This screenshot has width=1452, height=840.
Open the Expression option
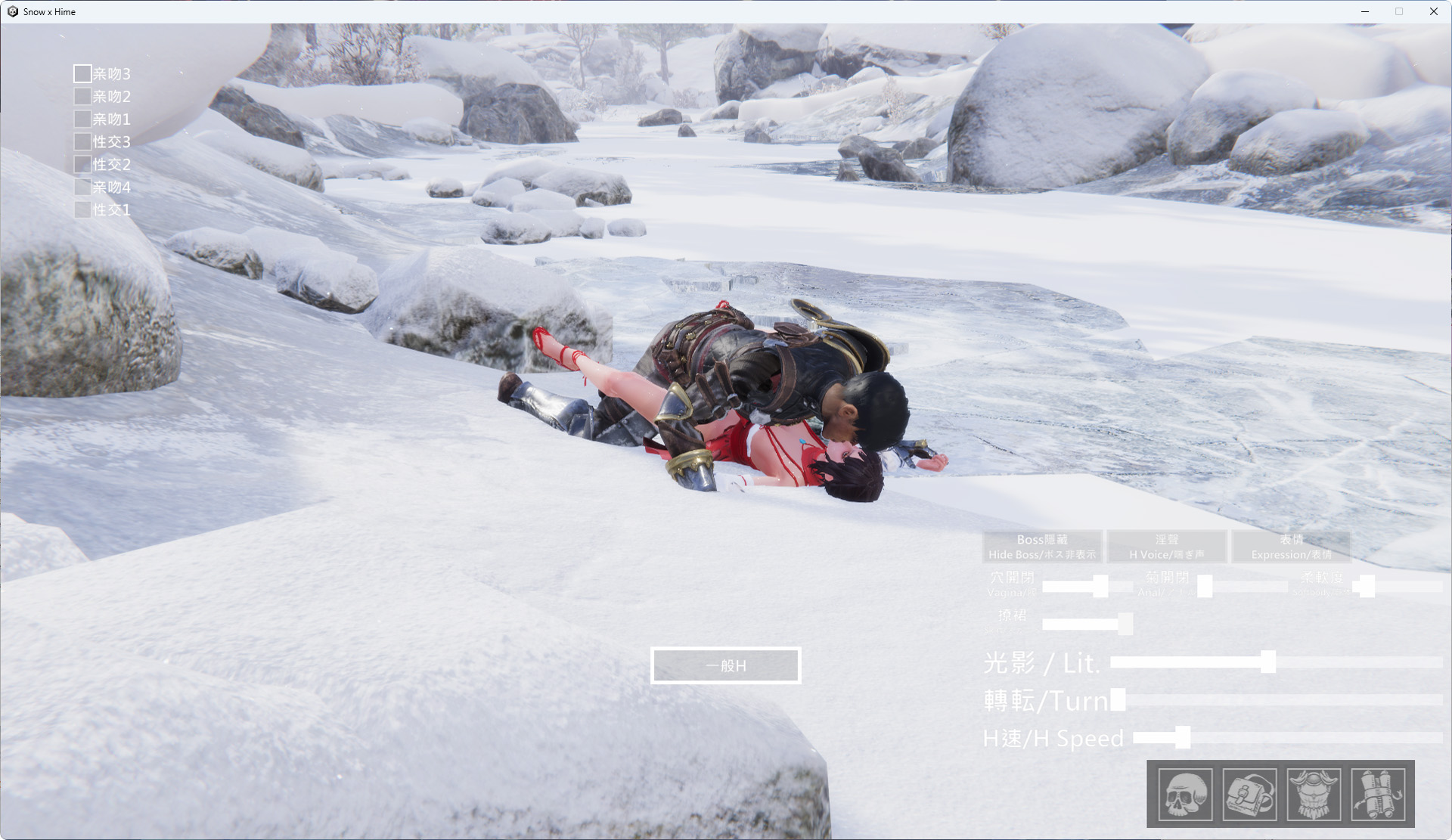(1291, 547)
